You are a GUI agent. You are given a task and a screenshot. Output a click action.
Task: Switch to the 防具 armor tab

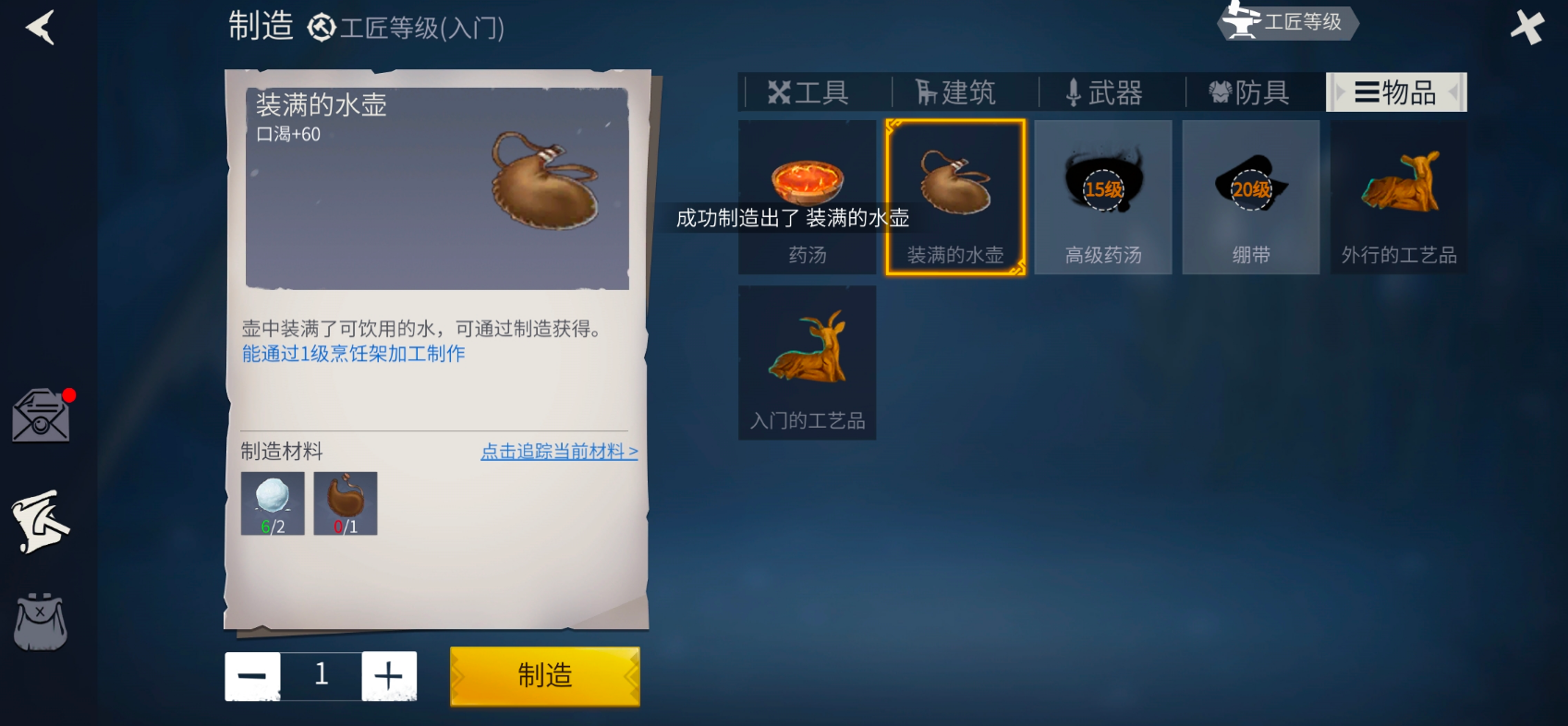click(x=1253, y=91)
